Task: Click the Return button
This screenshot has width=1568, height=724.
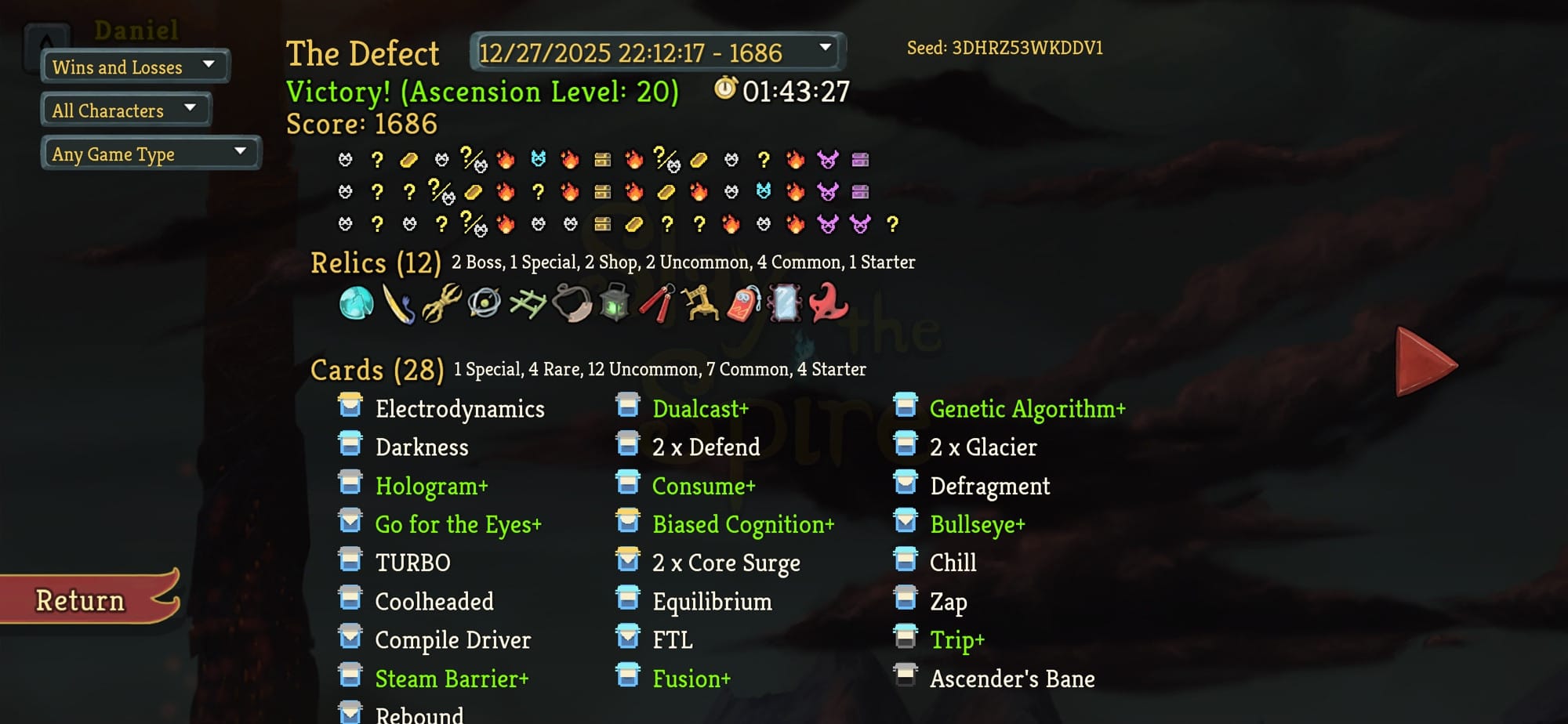Action: [x=82, y=600]
